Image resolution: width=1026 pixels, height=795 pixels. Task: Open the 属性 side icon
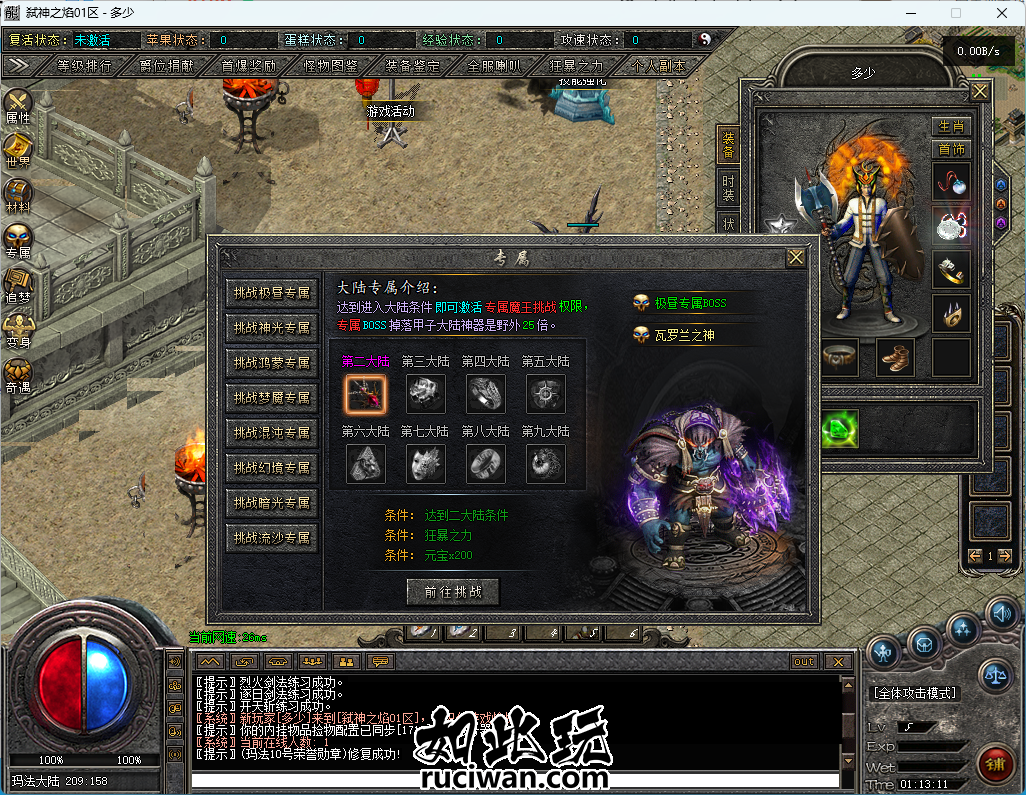[x=18, y=106]
